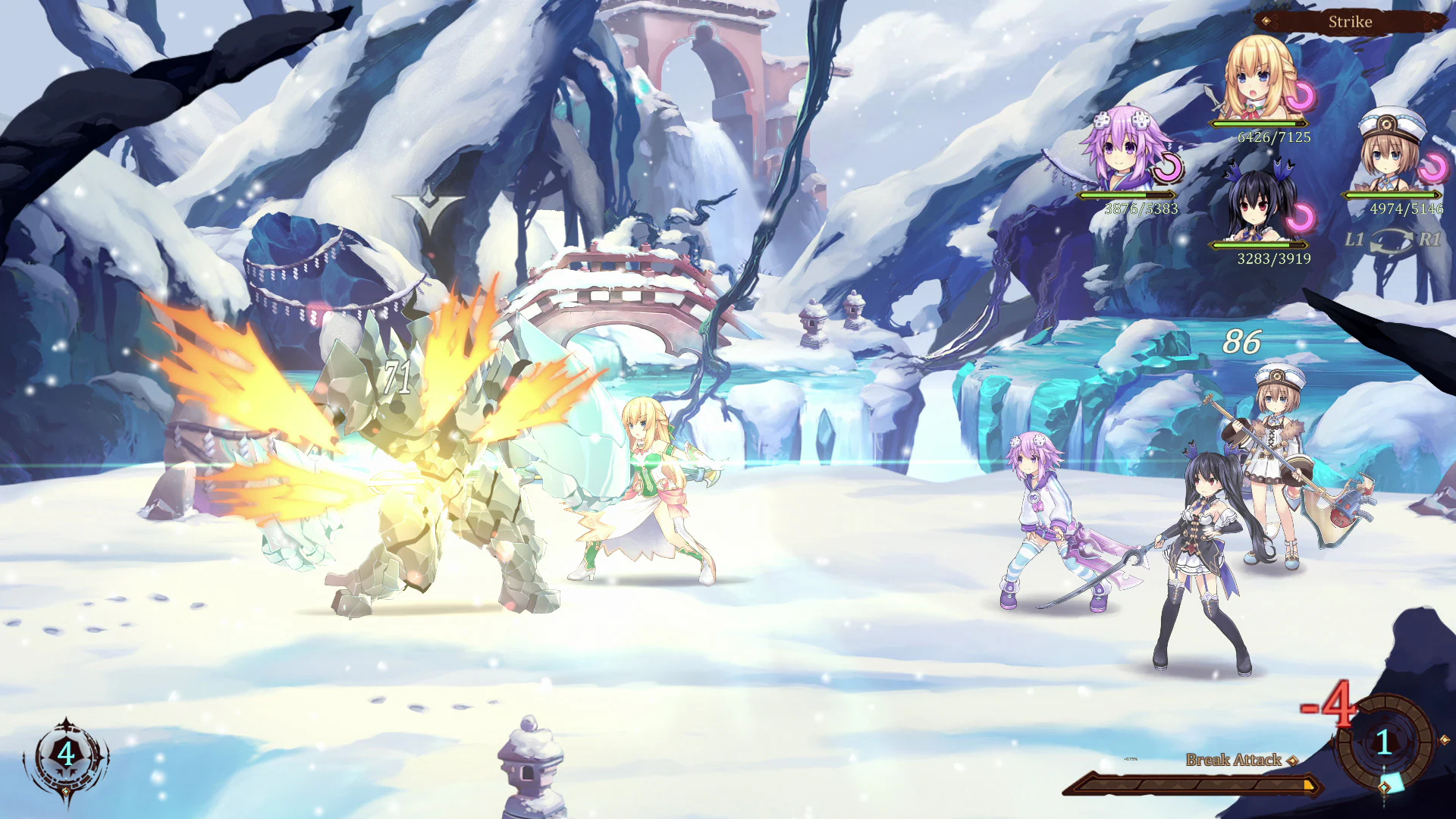Open the Strike command banner
The height and width of the screenshot is (819, 1456).
1351,22
